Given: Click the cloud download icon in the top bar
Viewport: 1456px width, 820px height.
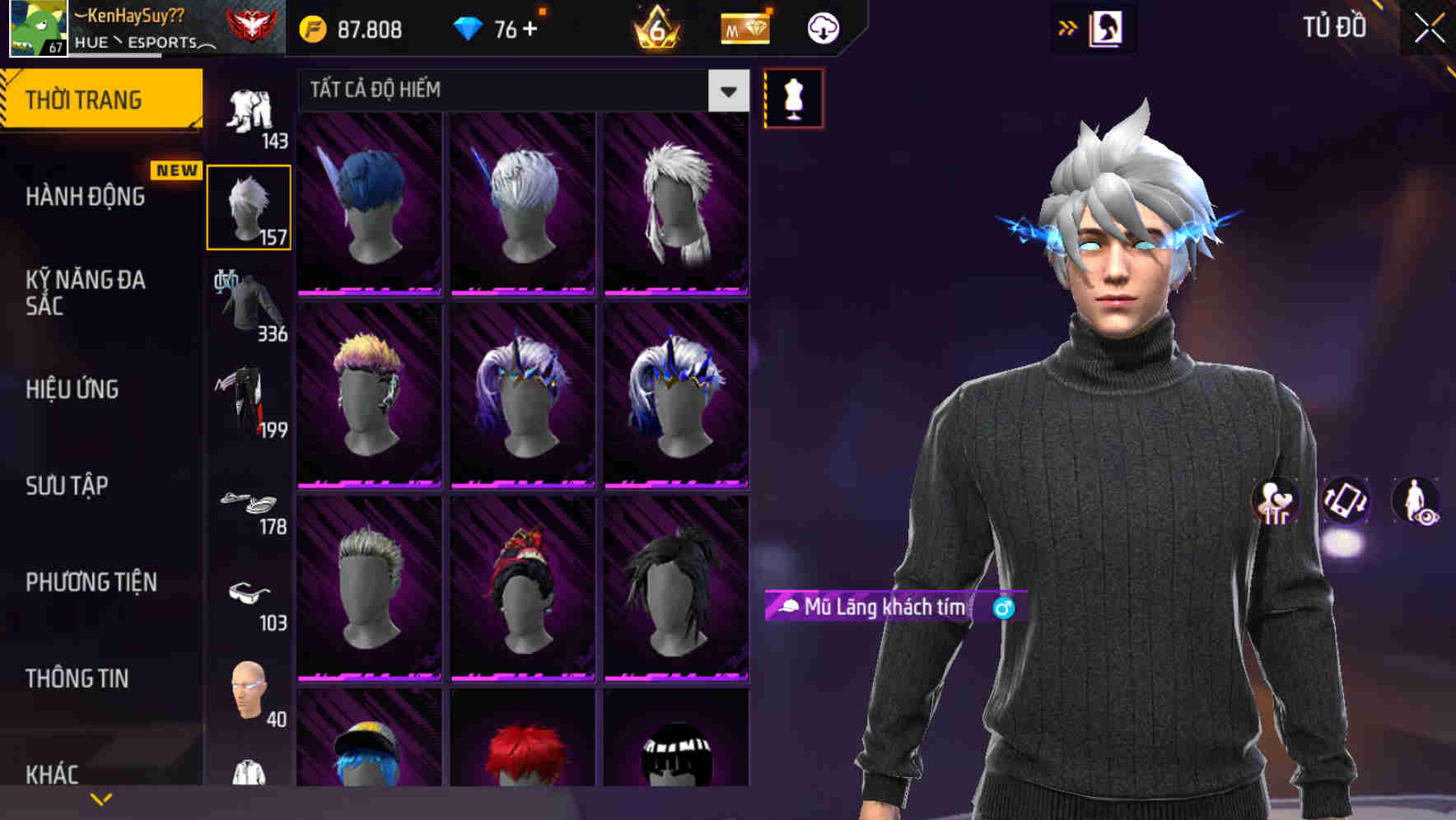Looking at the screenshot, I should 821,27.
